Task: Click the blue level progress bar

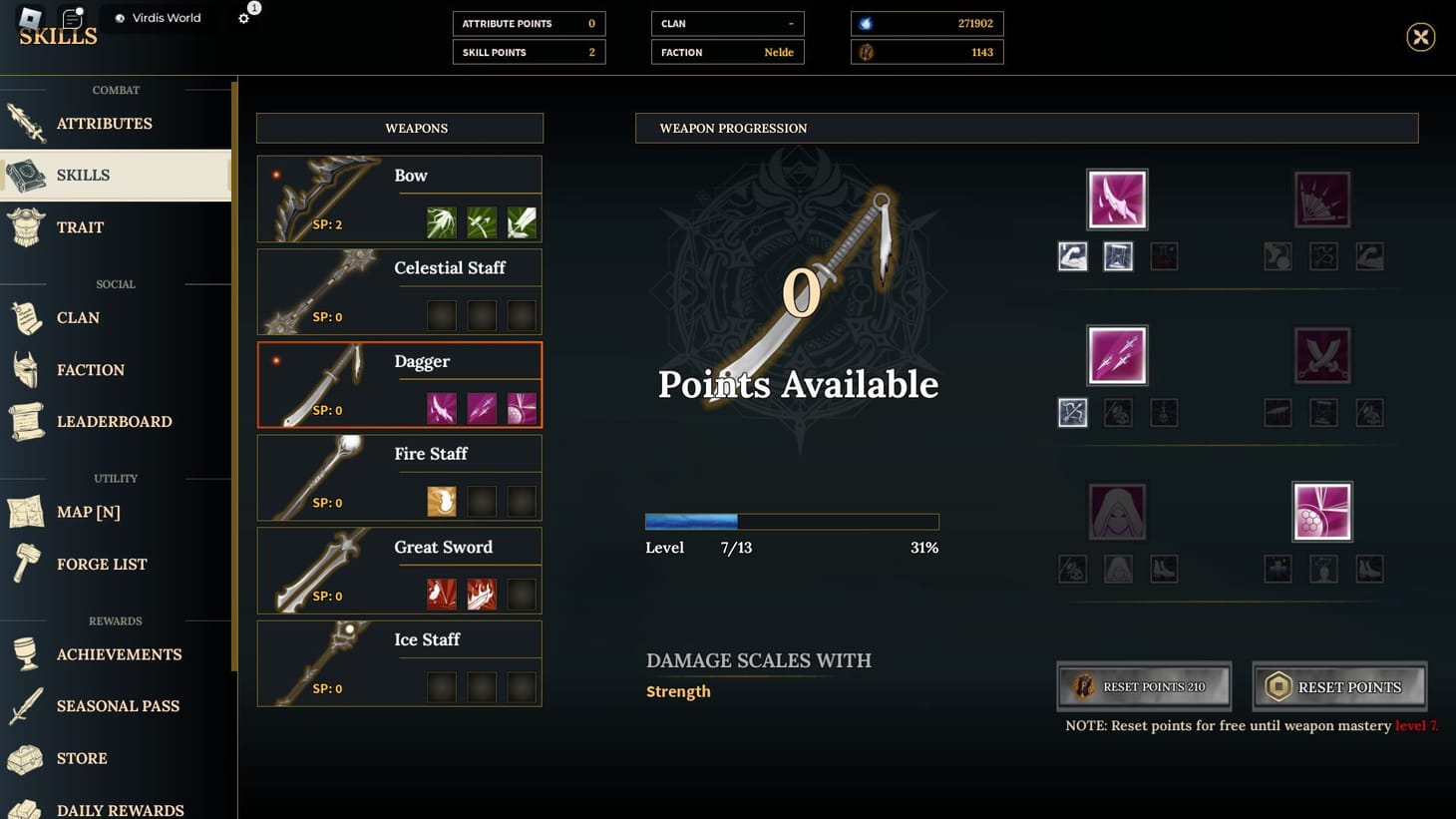Action: click(x=691, y=521)
